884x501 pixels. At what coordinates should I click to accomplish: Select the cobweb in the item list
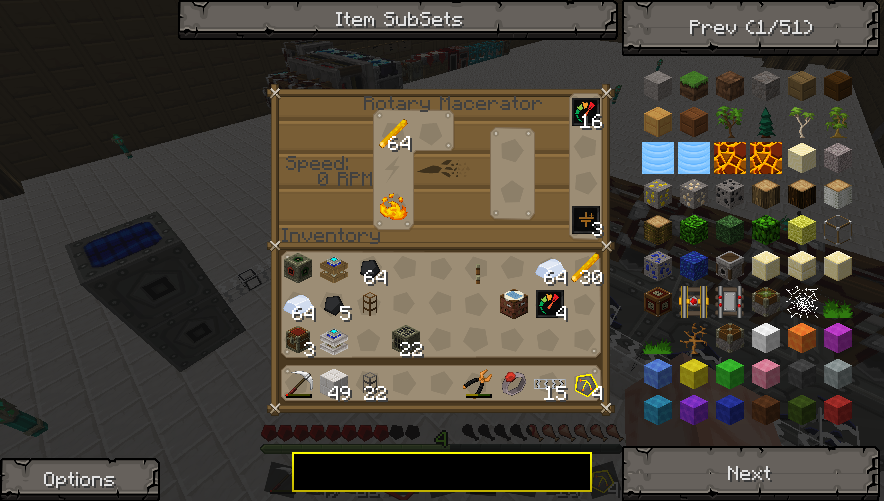click(801, 300)
